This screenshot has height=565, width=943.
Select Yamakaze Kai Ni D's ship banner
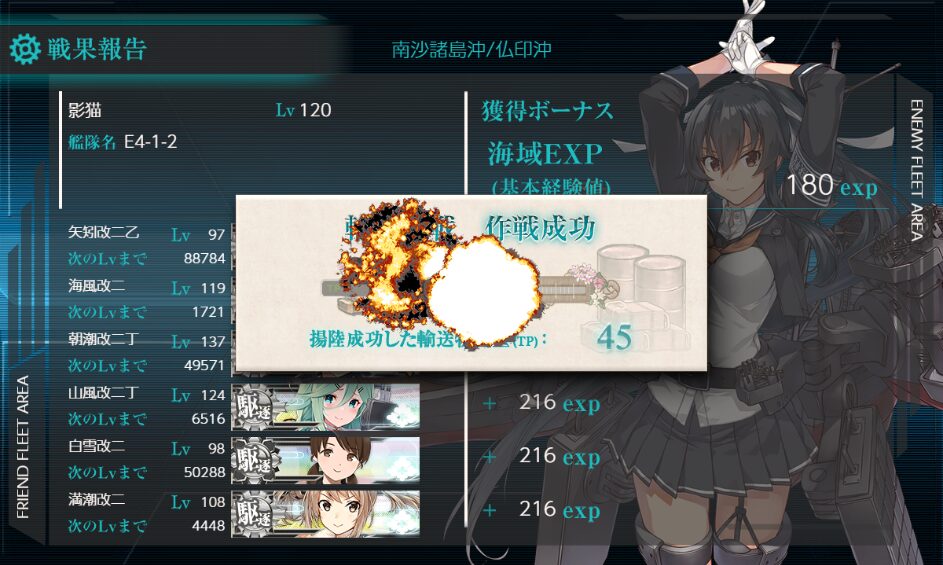[x=326, y=405]
